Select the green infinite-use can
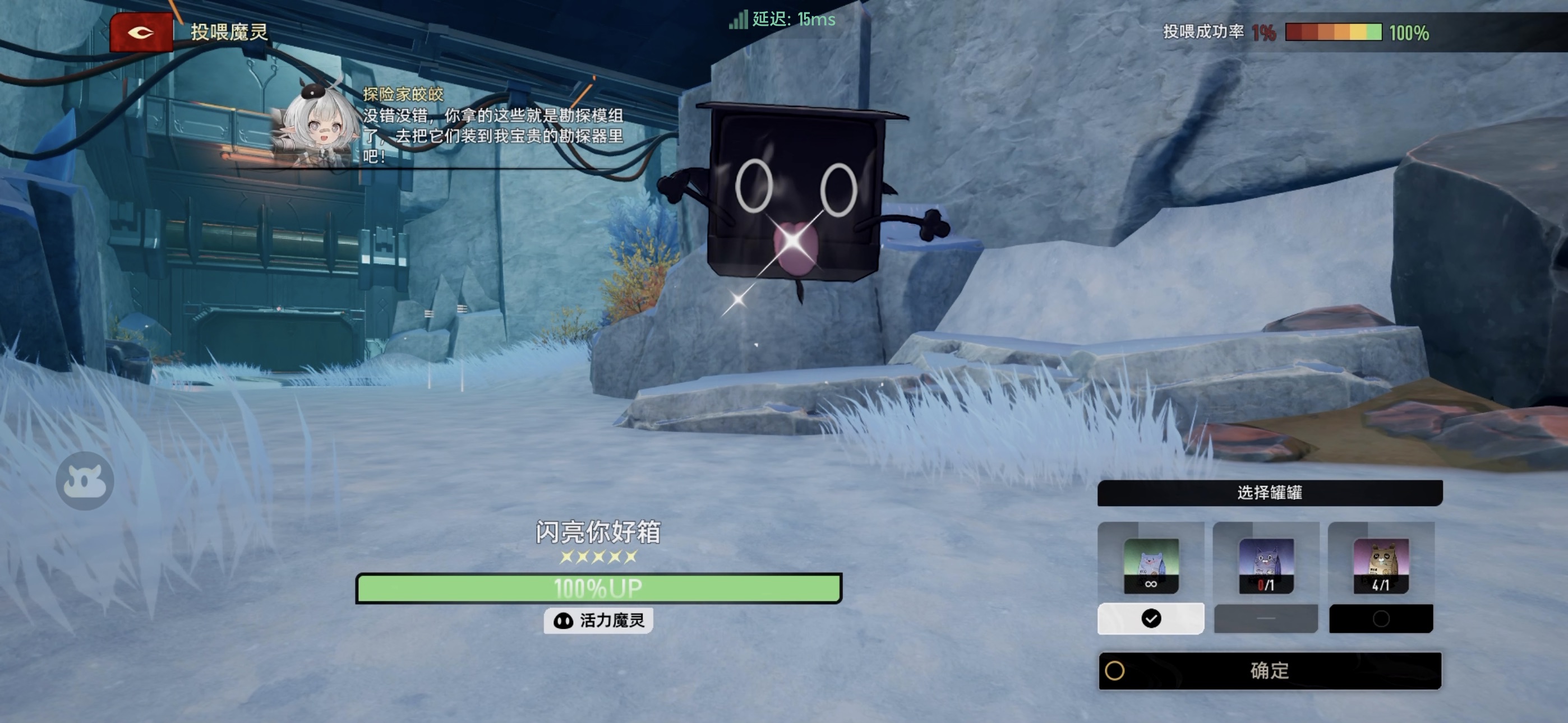1568x723 pixels. pos(1150,566)
